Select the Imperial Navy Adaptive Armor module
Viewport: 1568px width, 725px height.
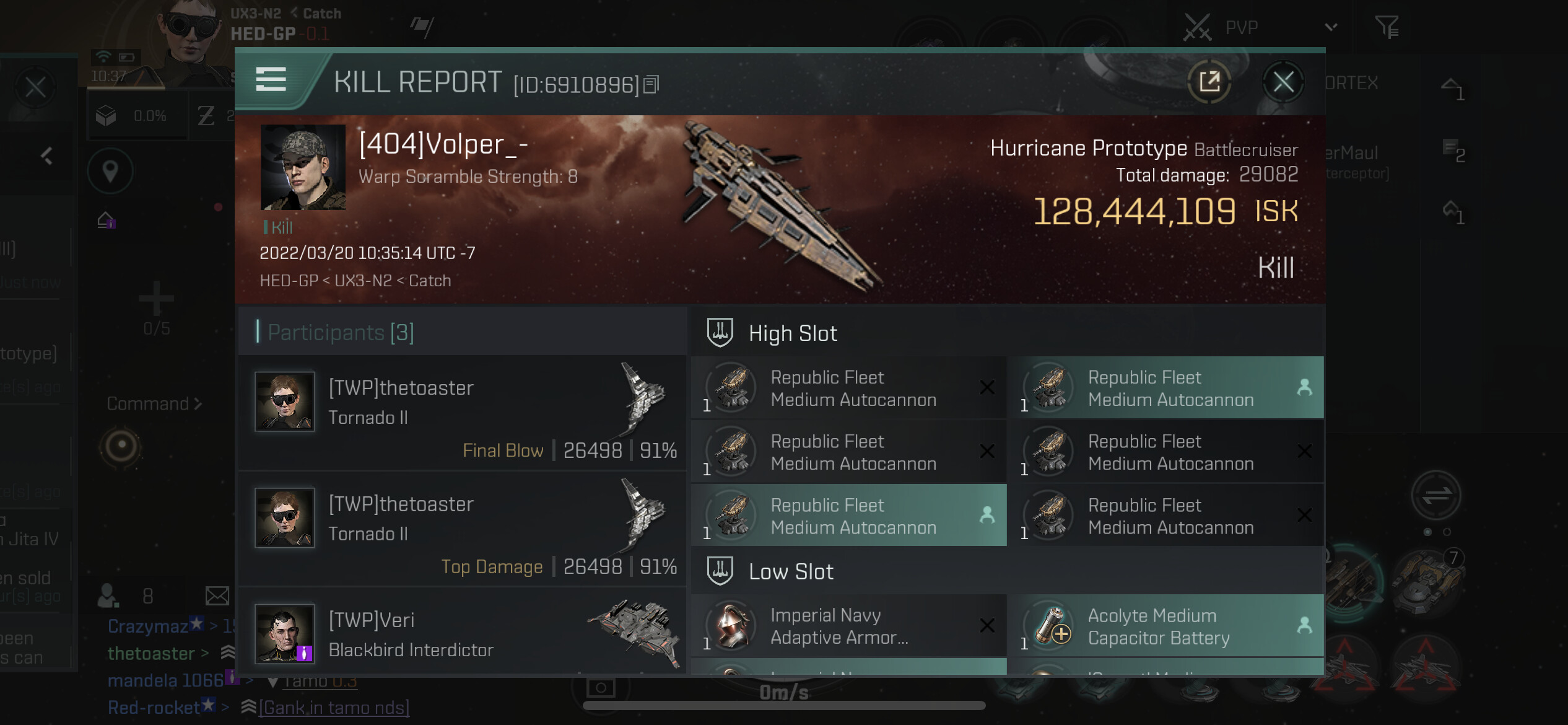coord(848,626)
